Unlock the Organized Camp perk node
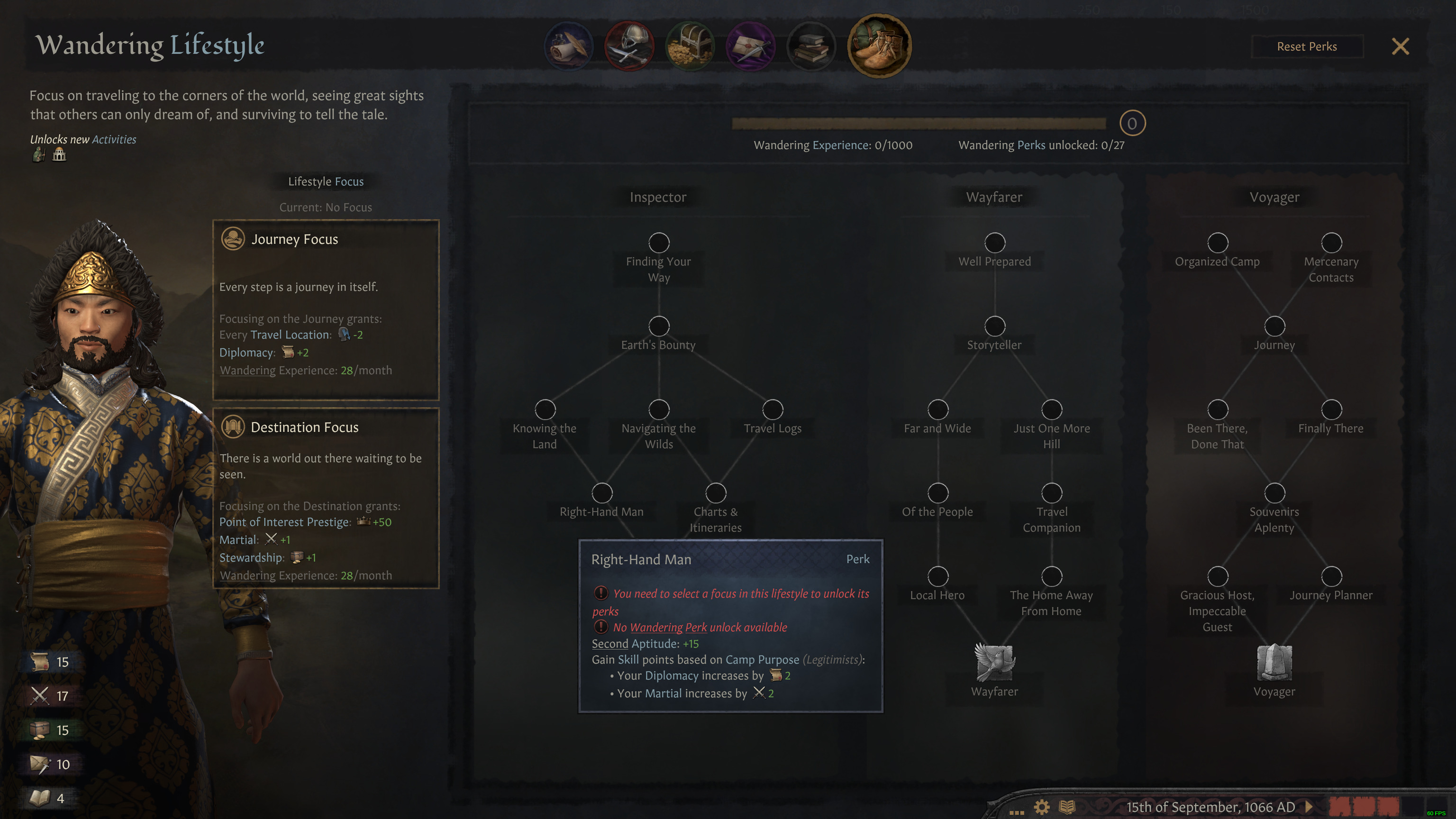 pos(1218,243)
